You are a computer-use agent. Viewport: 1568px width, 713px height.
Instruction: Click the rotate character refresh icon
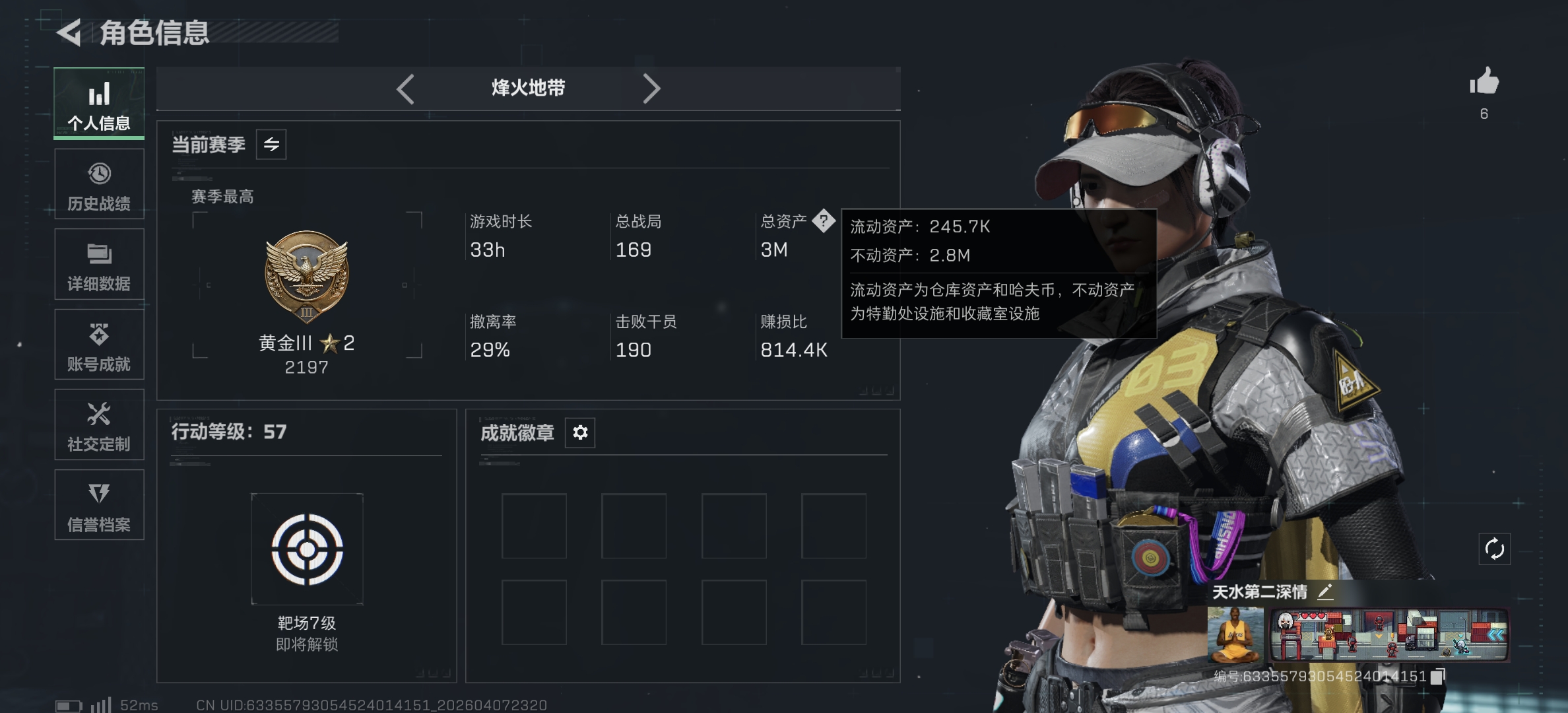coord(1494,547)
